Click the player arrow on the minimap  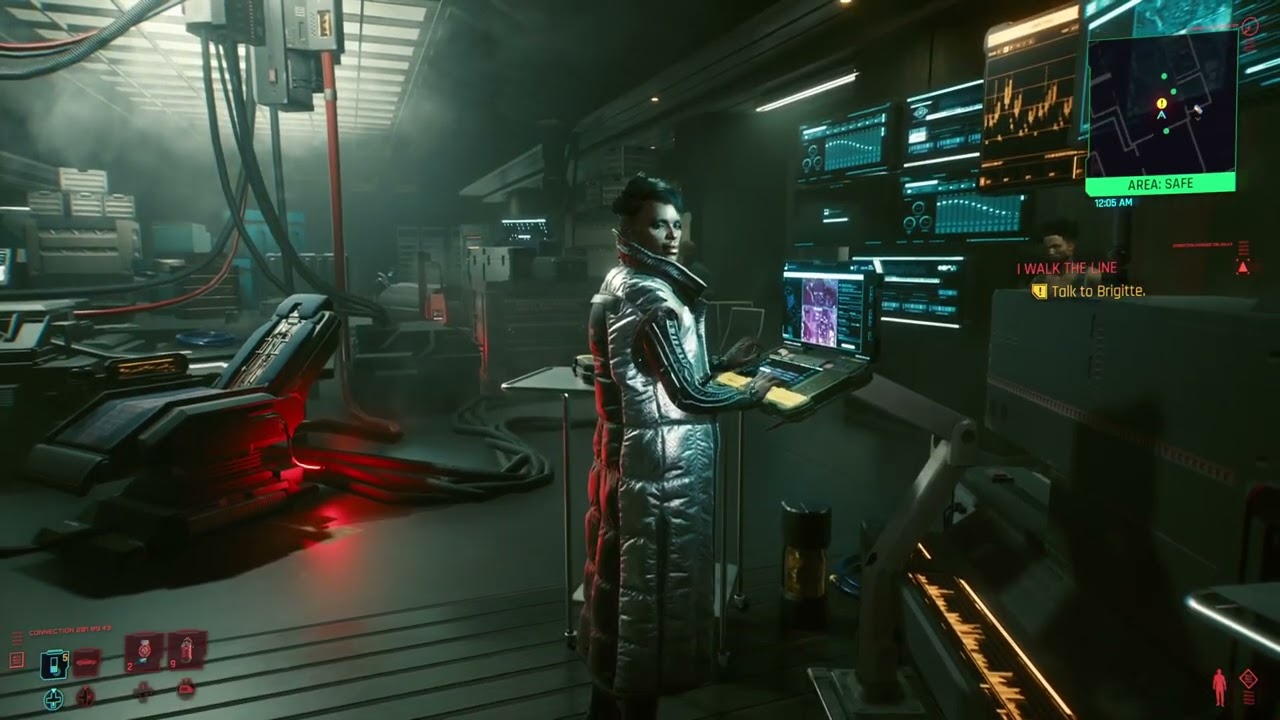(x=1162, y=116)
